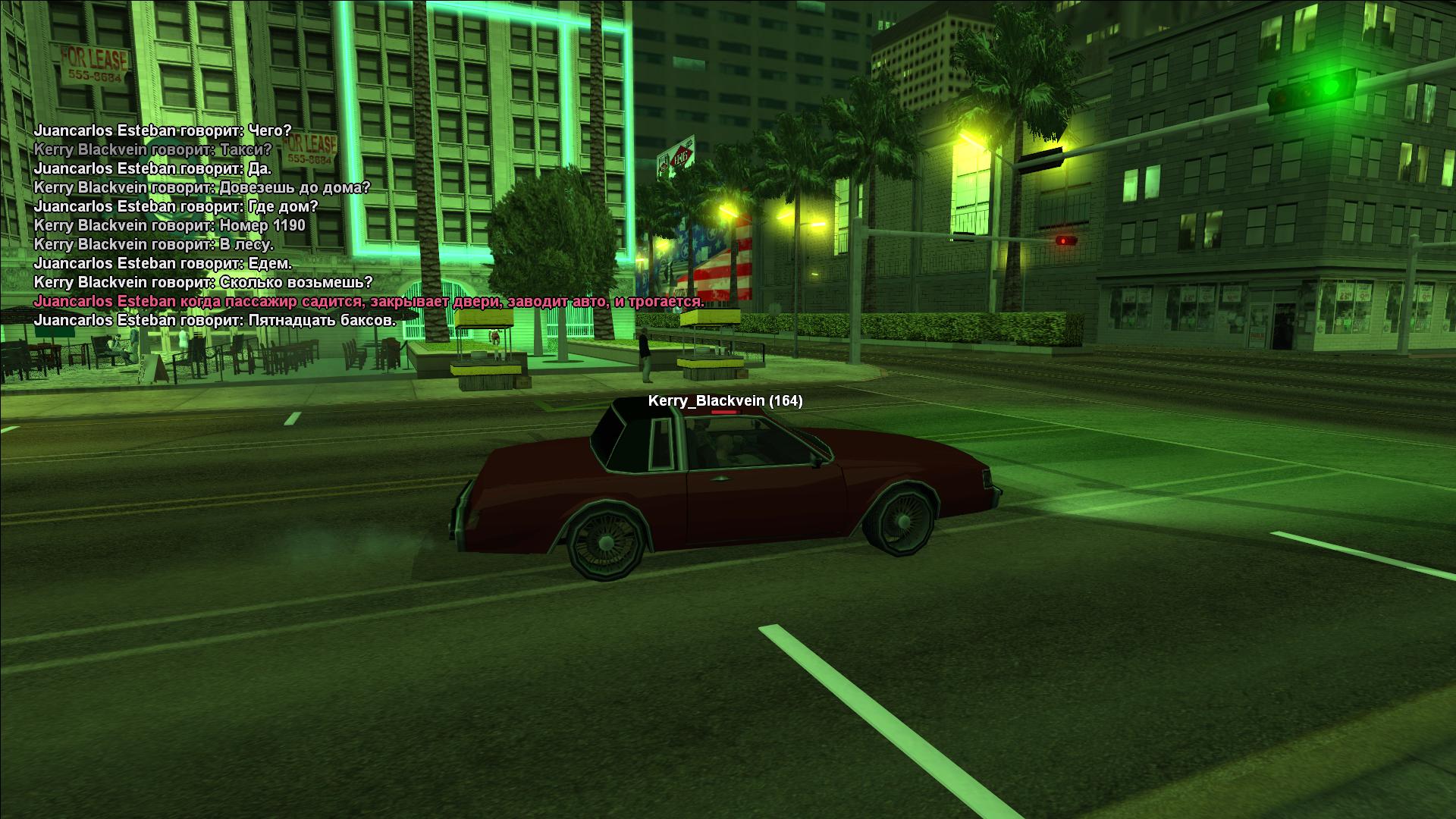This screenshot has width=1456, height=819.
Task: Select the chat line "Пятнадцать баксов."
Action: 215,321
